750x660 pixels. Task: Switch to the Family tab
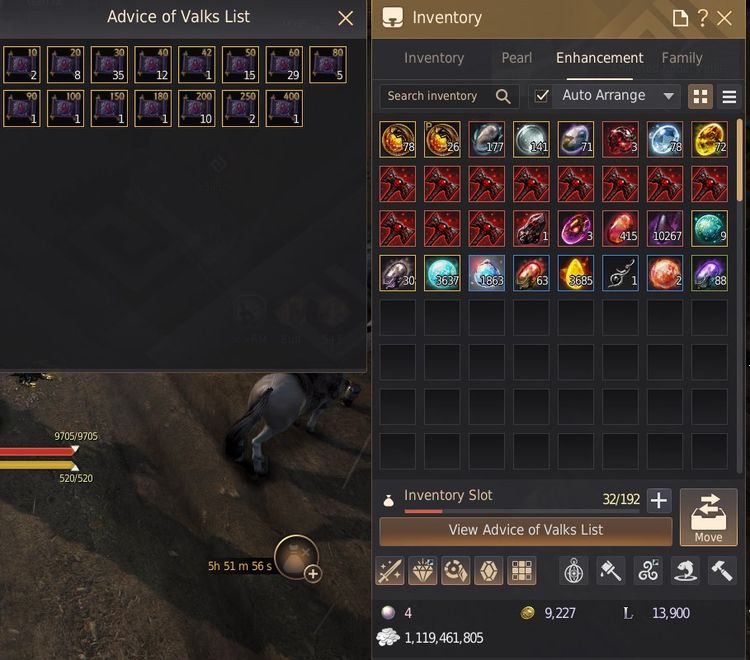682,58
